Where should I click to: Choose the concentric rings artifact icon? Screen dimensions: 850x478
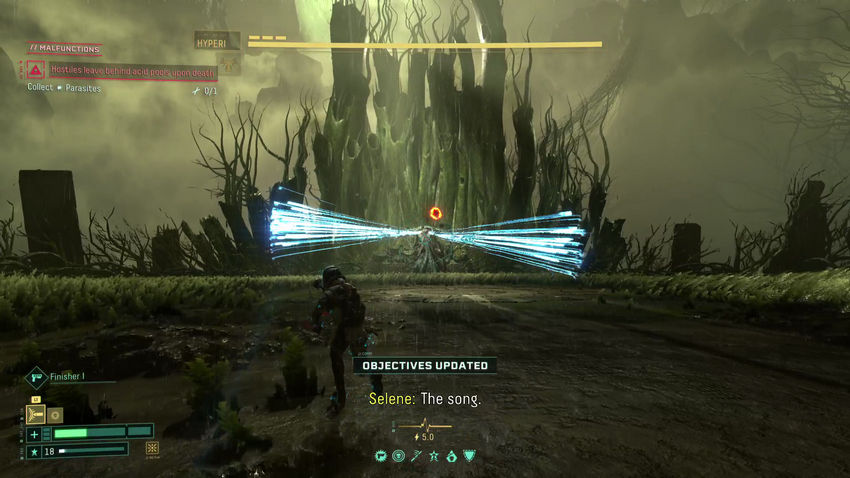(x=398, y=457)
